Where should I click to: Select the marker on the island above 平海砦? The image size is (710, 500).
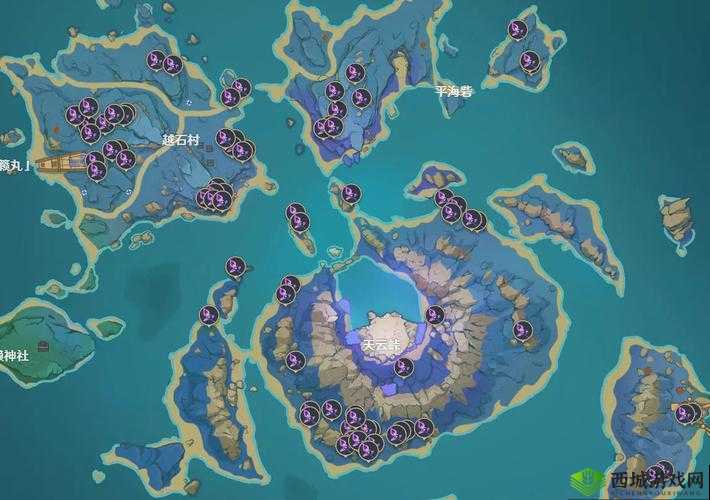pos(517,30)
